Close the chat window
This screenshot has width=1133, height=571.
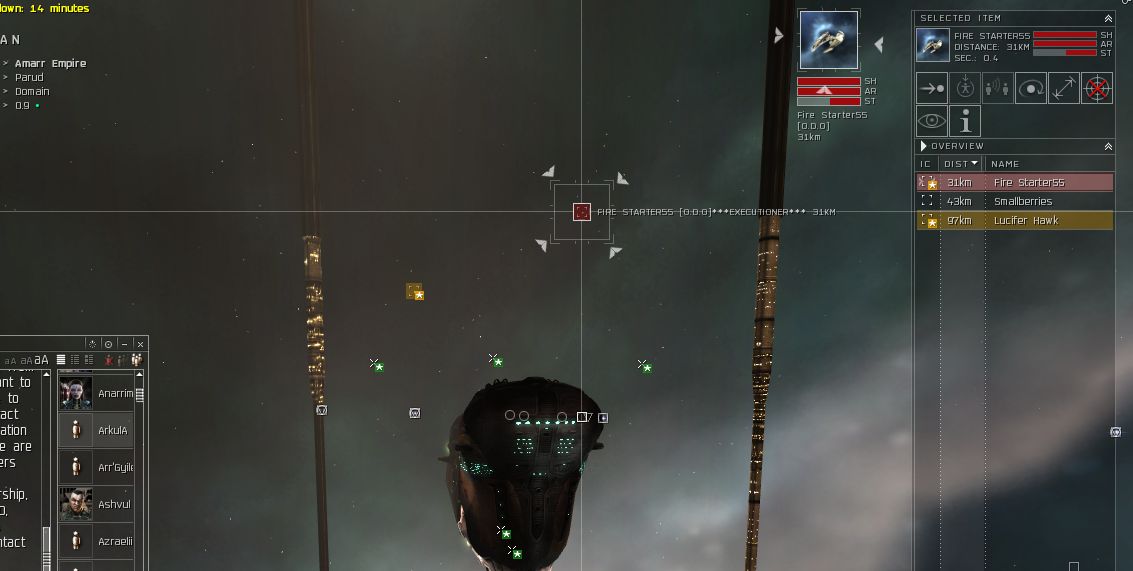pyautogui.click(x=140, y=344)
